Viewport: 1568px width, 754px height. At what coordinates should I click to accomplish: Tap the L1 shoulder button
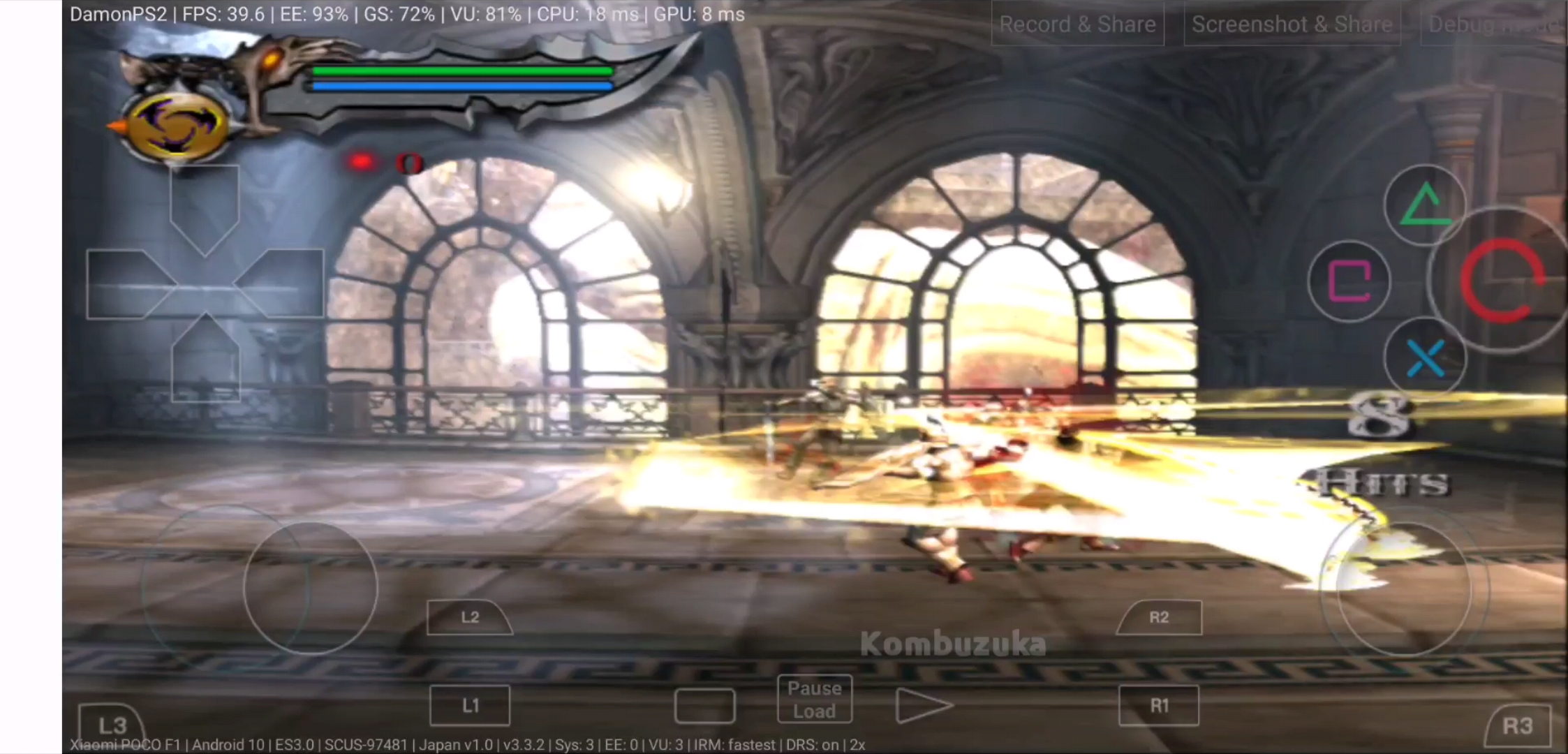point(469,705)
